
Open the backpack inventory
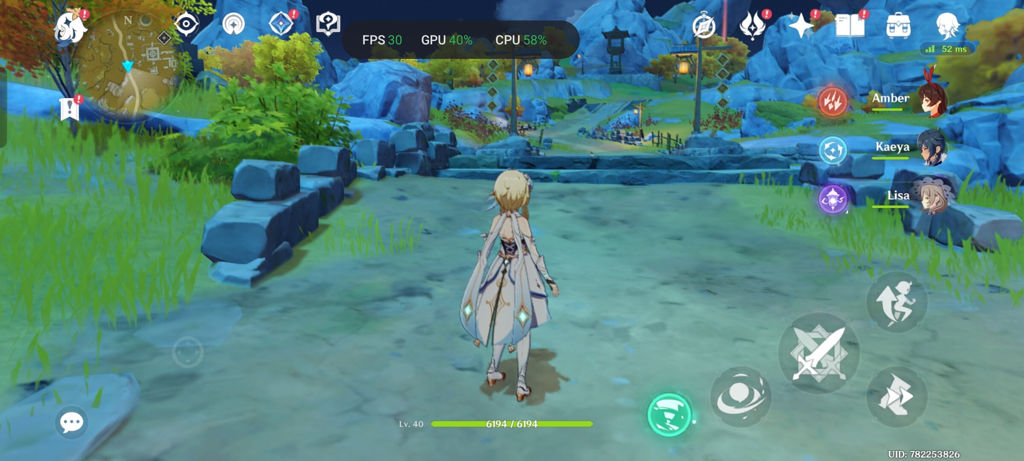point(898,26)
